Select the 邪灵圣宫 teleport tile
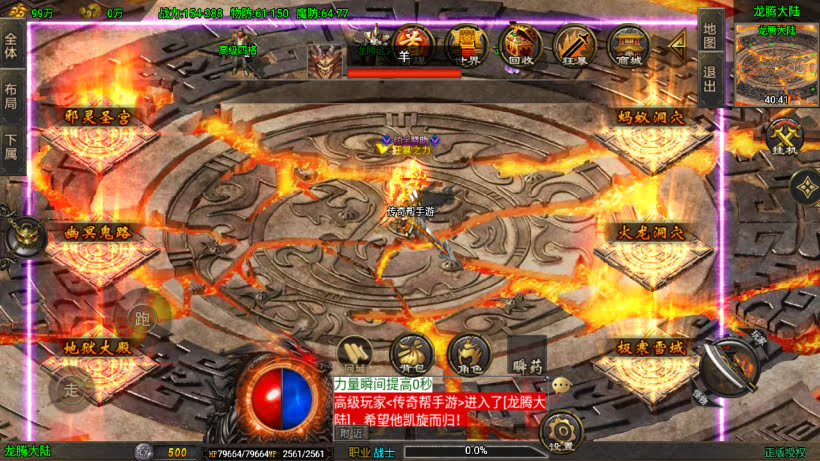 point(97,117)
